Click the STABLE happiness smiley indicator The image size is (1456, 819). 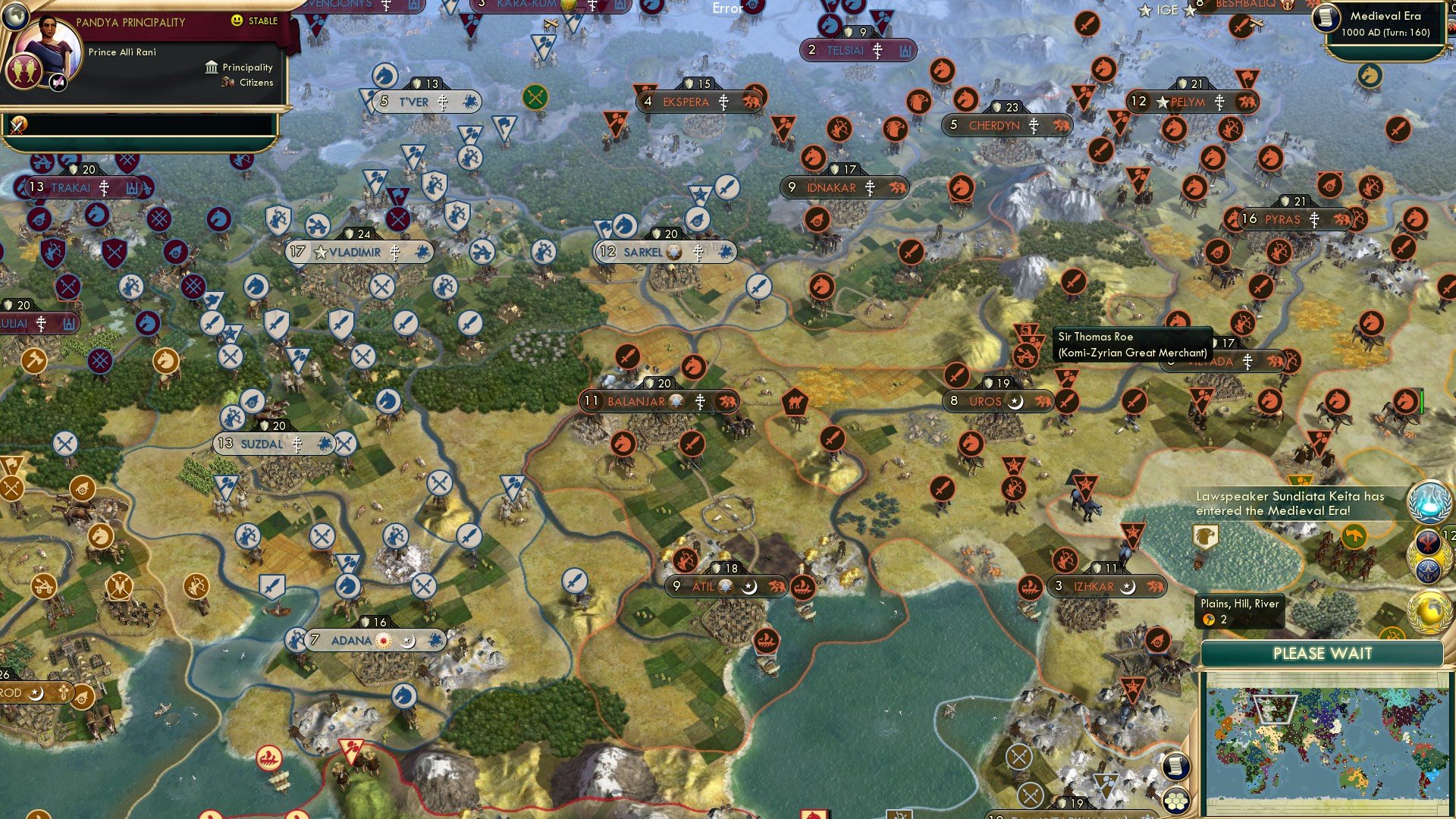[237, 20]
